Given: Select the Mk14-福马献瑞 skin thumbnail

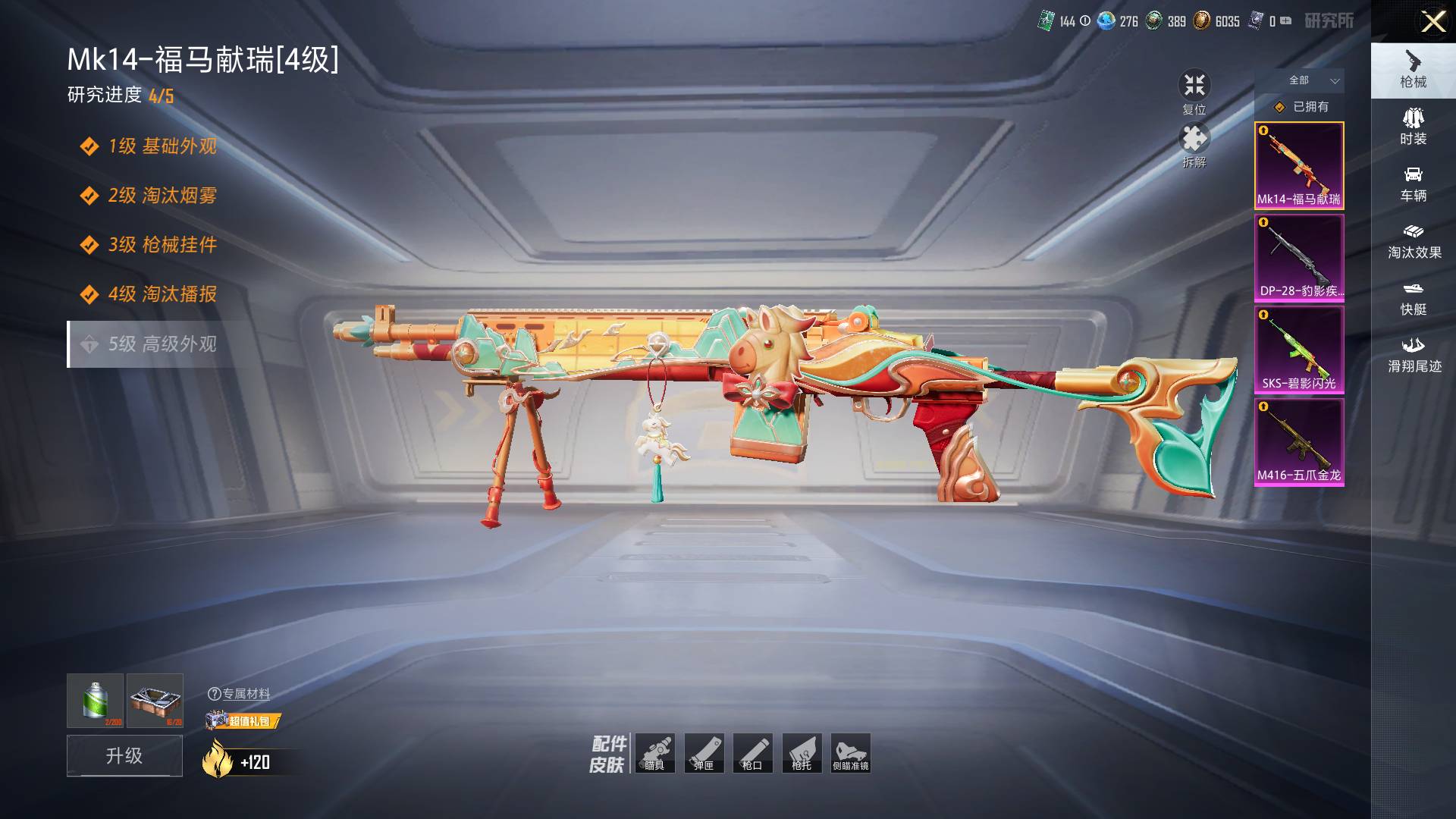Looking at the screenshot, I should (1299, 165).
